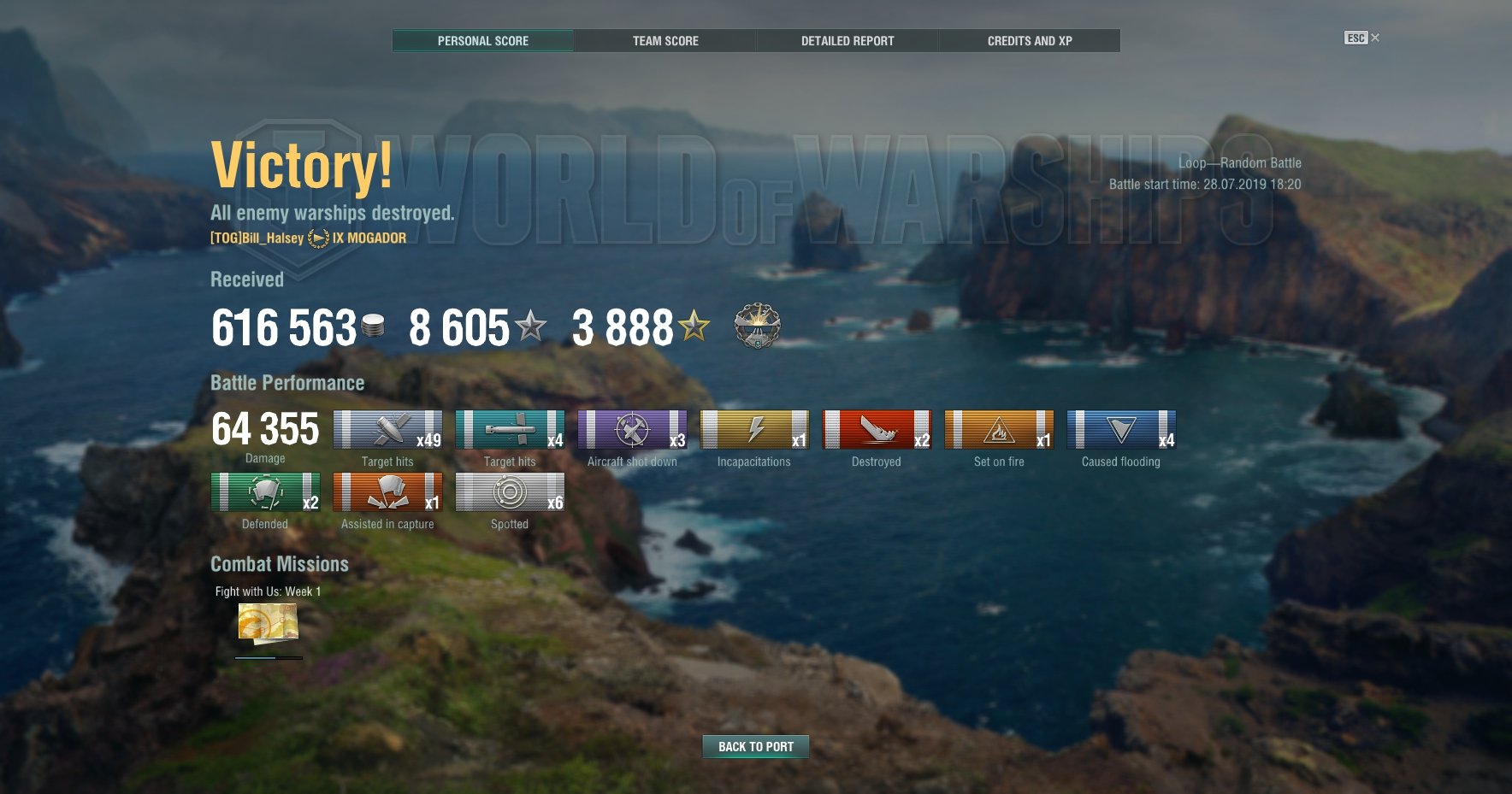The width and height of the screenshot is (1512, 794).
Task: Click the Incapacitations ribbon
Action: tap(754, 430)
